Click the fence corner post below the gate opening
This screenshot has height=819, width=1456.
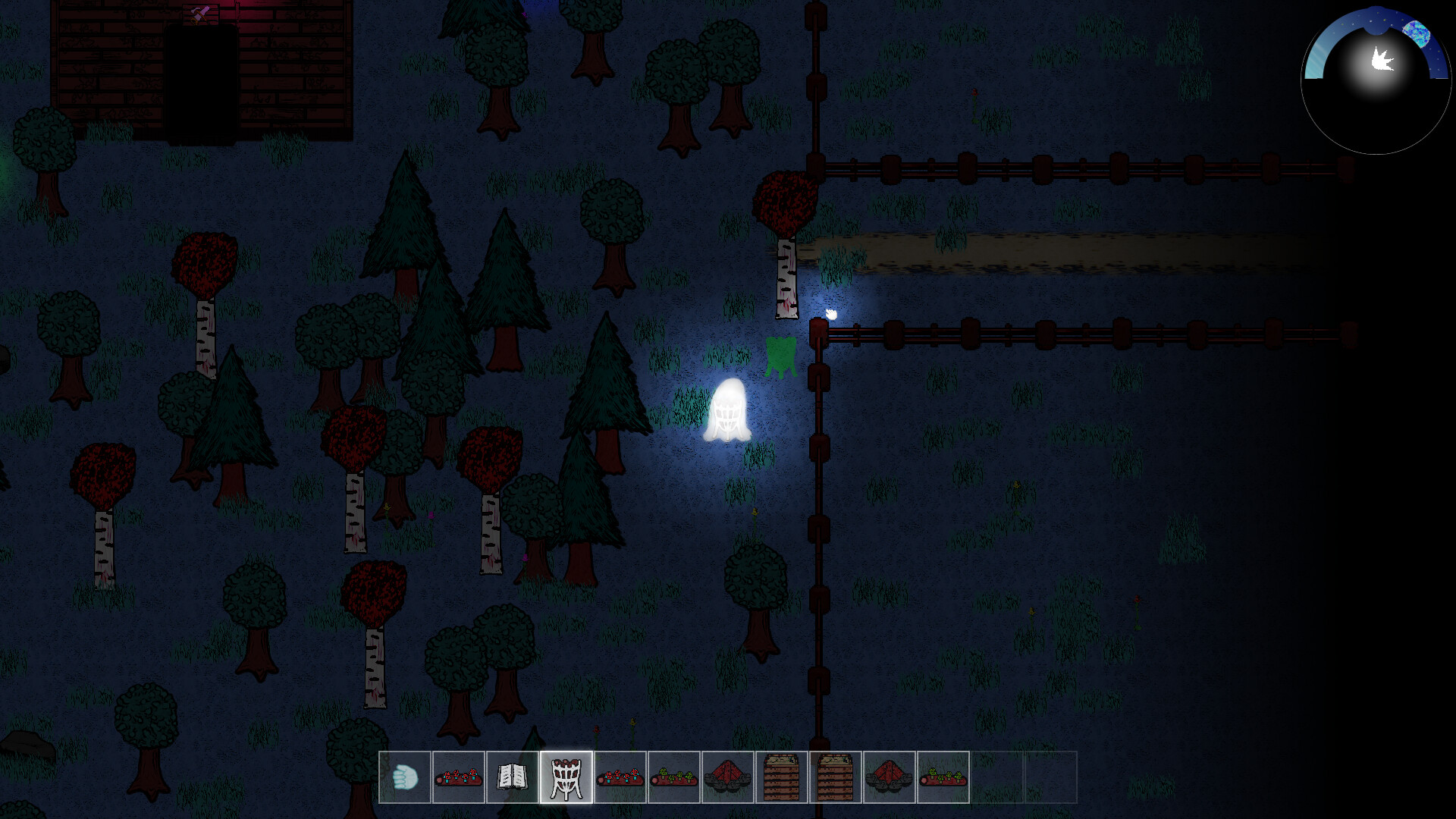818,331
